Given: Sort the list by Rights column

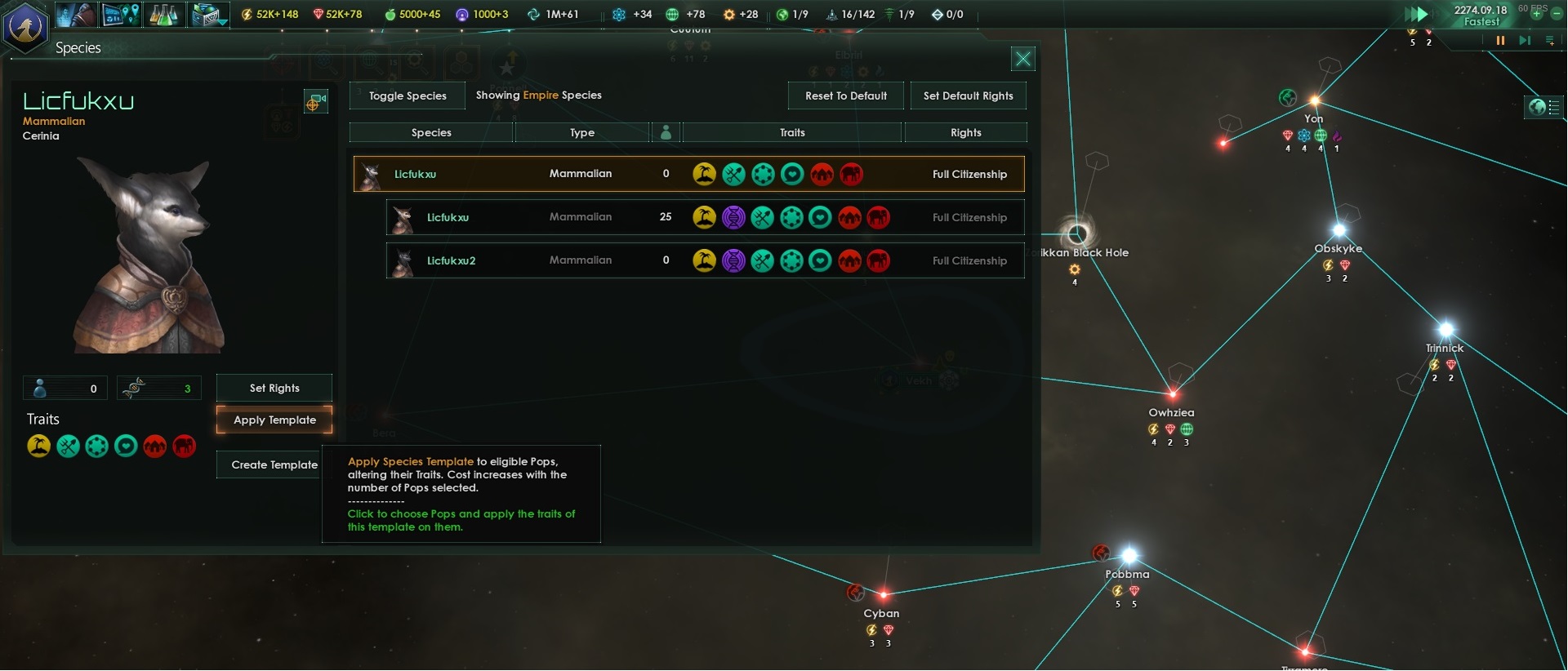Looking at the screenshot, I should (965, 132).
